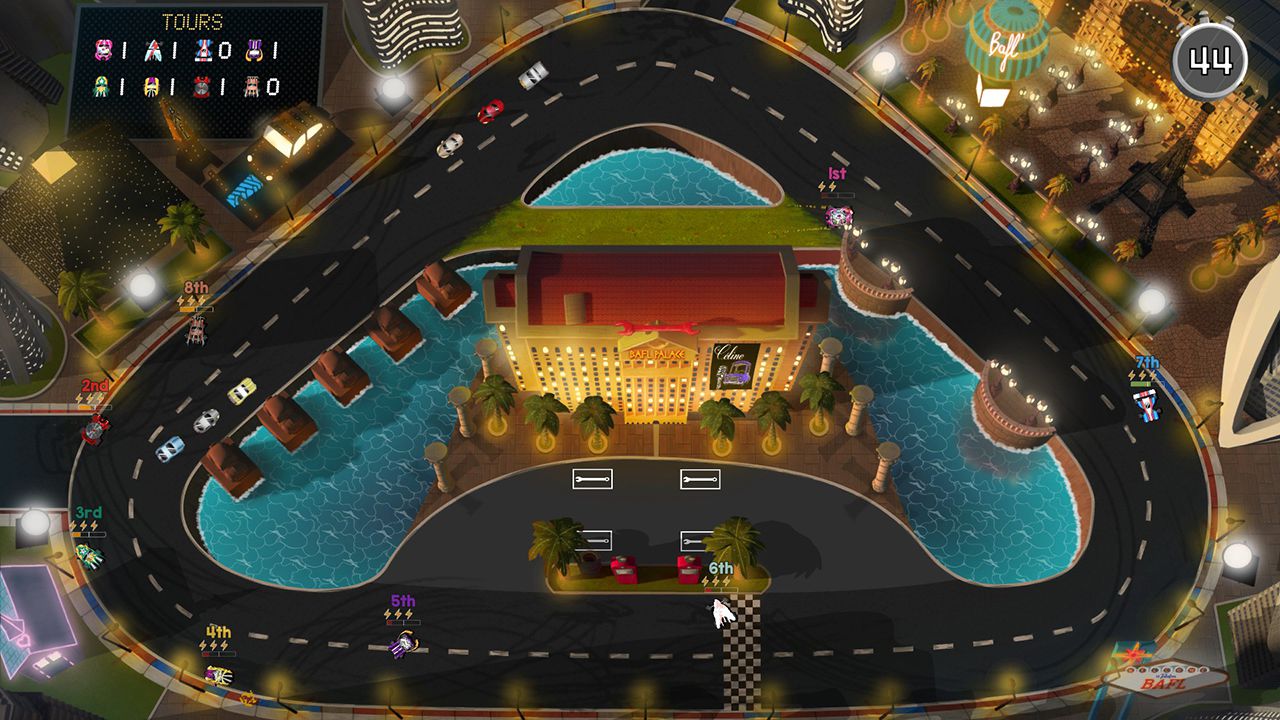Select the green car icon in the scoreboard bottom row
The width and height of the screenshot is (1280, 720).
101,86
